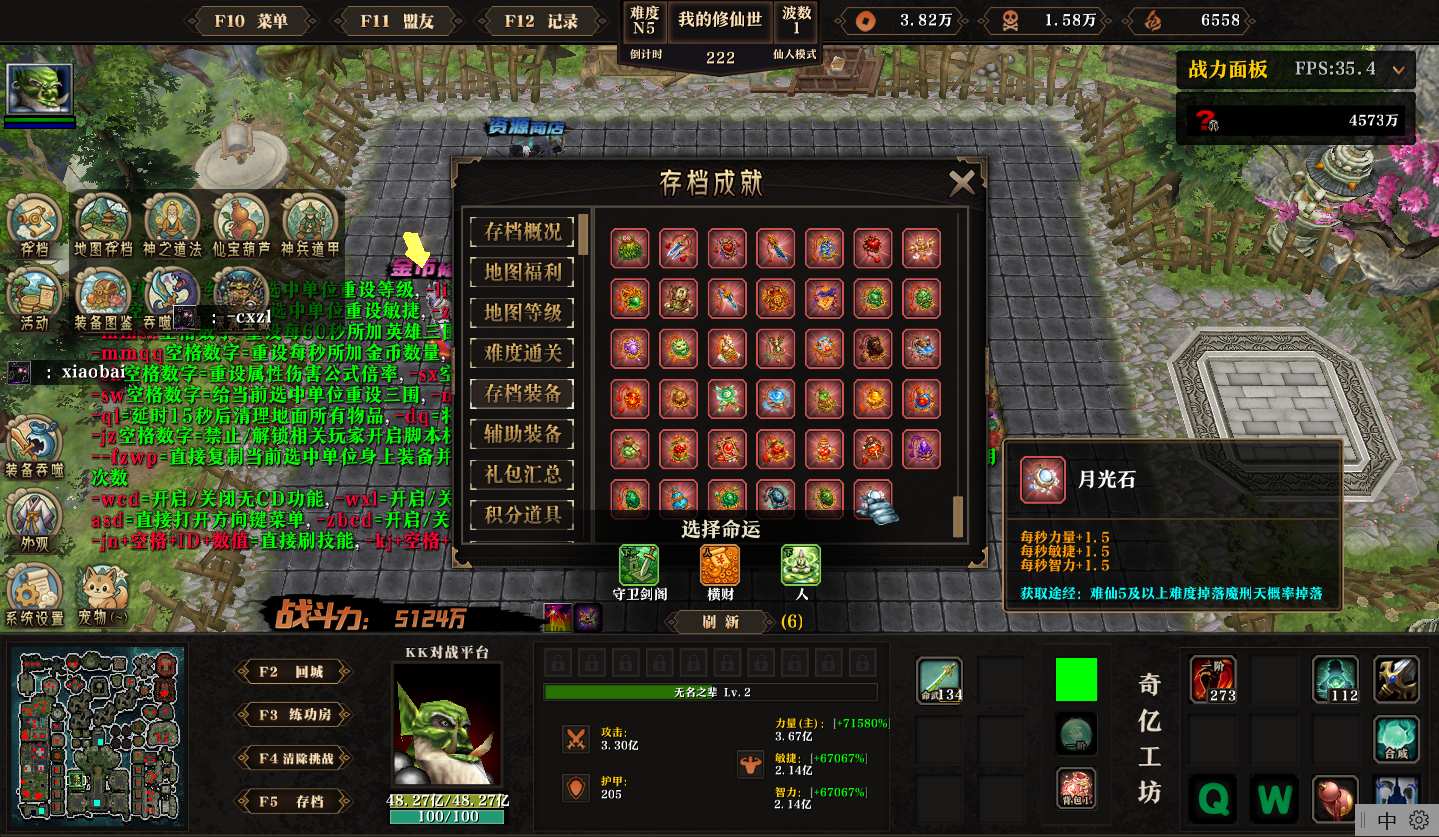Click the 刷新 refresh button
Screen dimensions: 1439x837
720,621
